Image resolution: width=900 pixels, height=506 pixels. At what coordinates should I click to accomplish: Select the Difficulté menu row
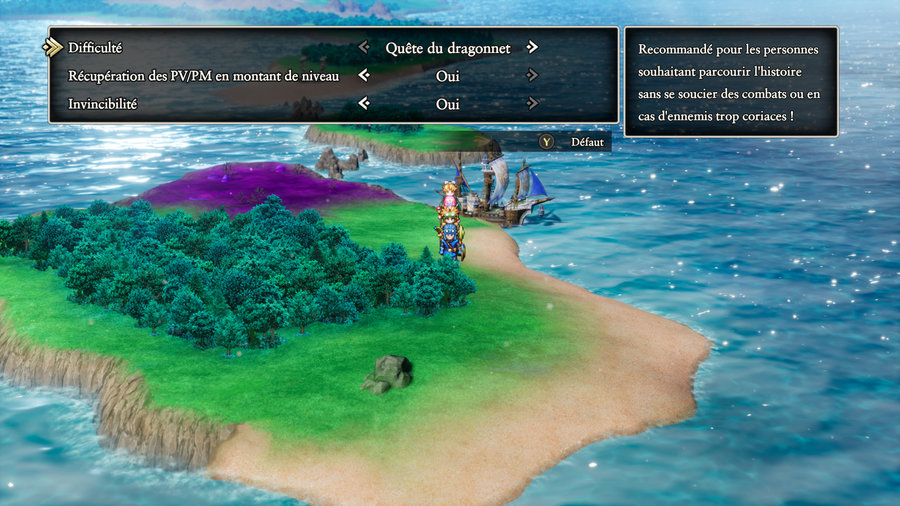click(x=96, y=47)
